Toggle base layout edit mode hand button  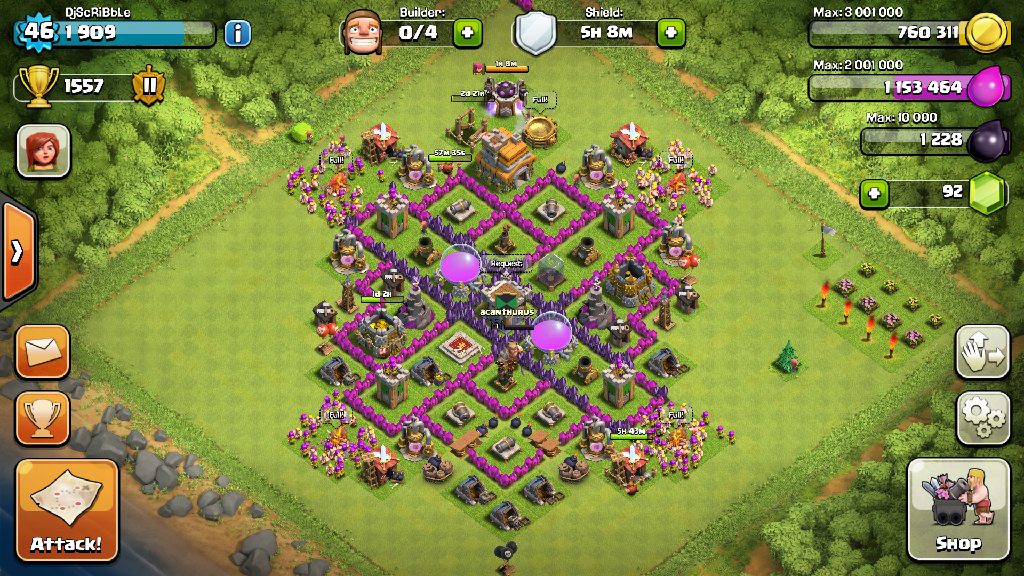point(982,350)
